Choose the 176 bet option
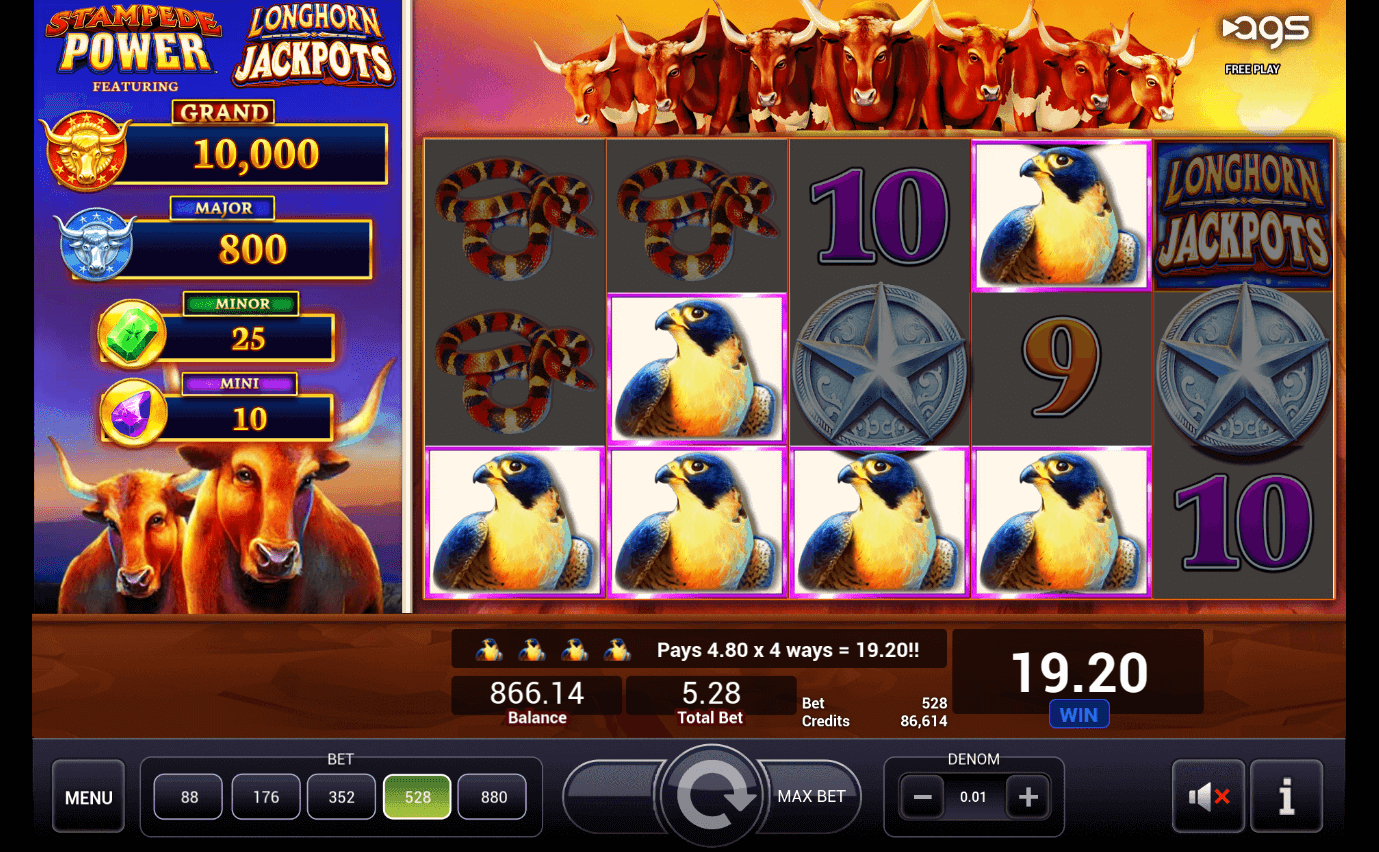 pyautogui.click(x=266, y=797)
